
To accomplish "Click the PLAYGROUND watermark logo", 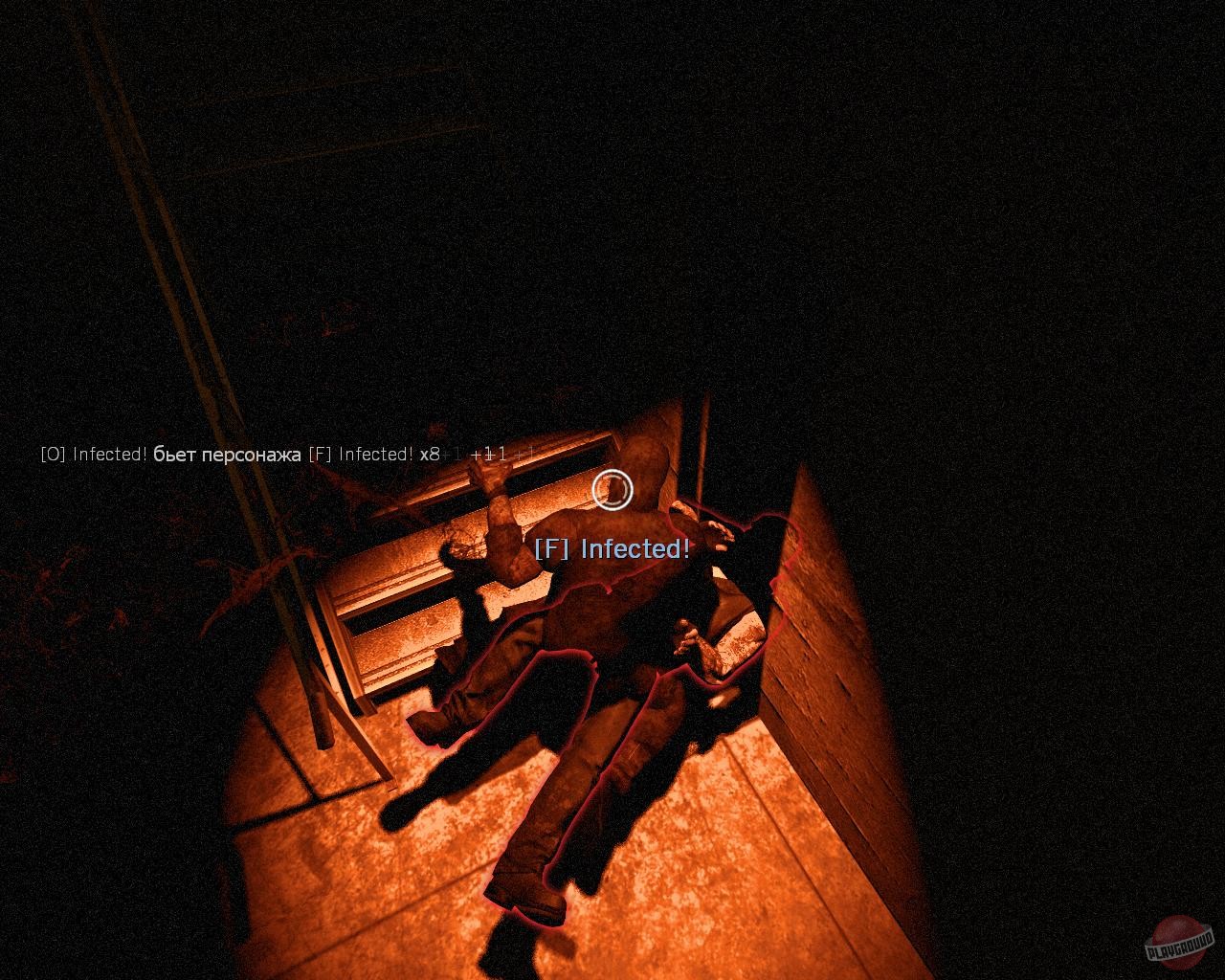I will click(x=1179, y=946).
